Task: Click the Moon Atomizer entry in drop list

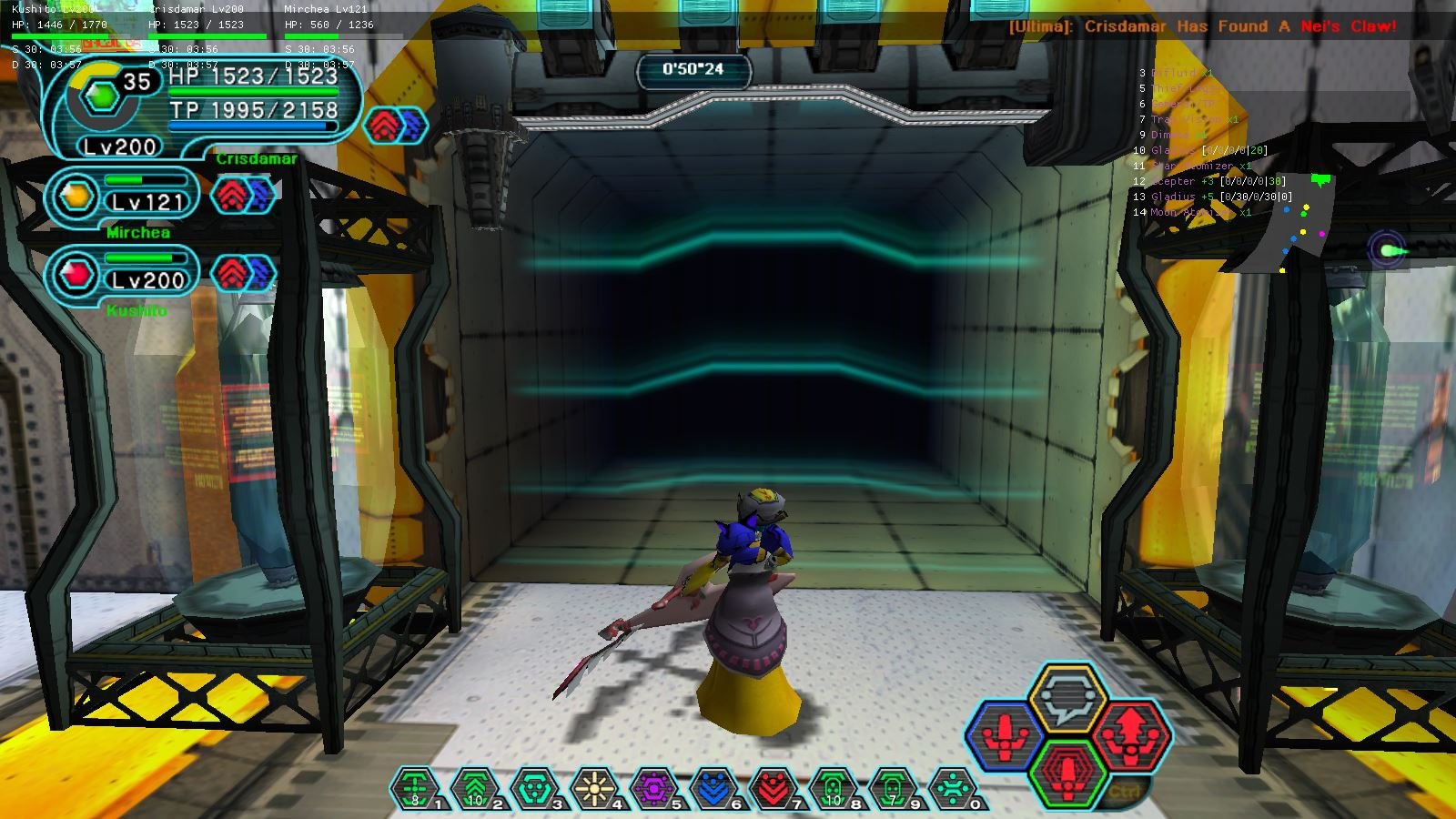Action: 1199,213
